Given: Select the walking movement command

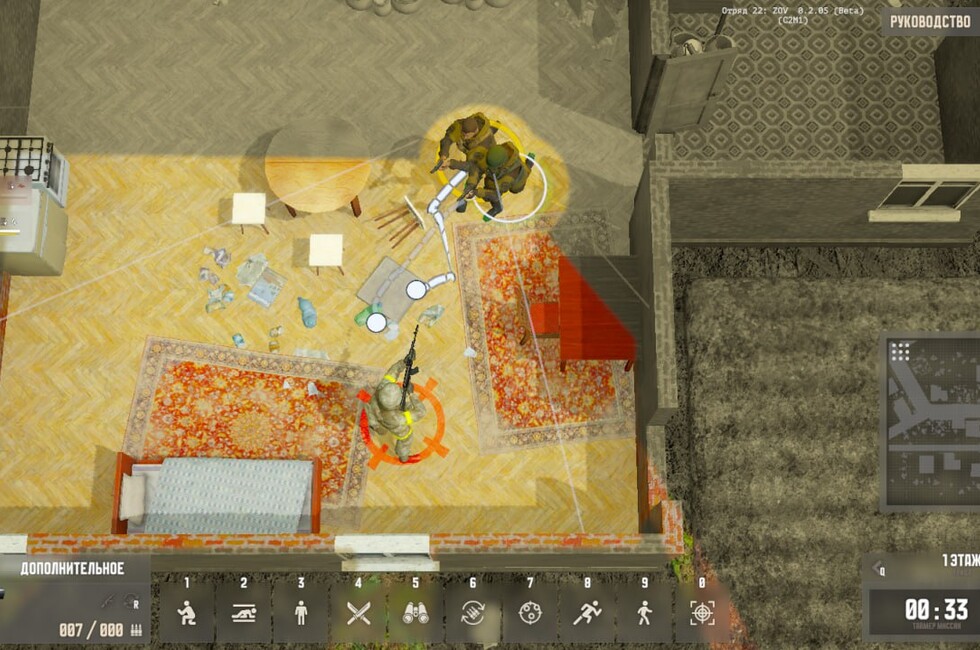Looking at the screenshot, I should (x=644, y=612).
